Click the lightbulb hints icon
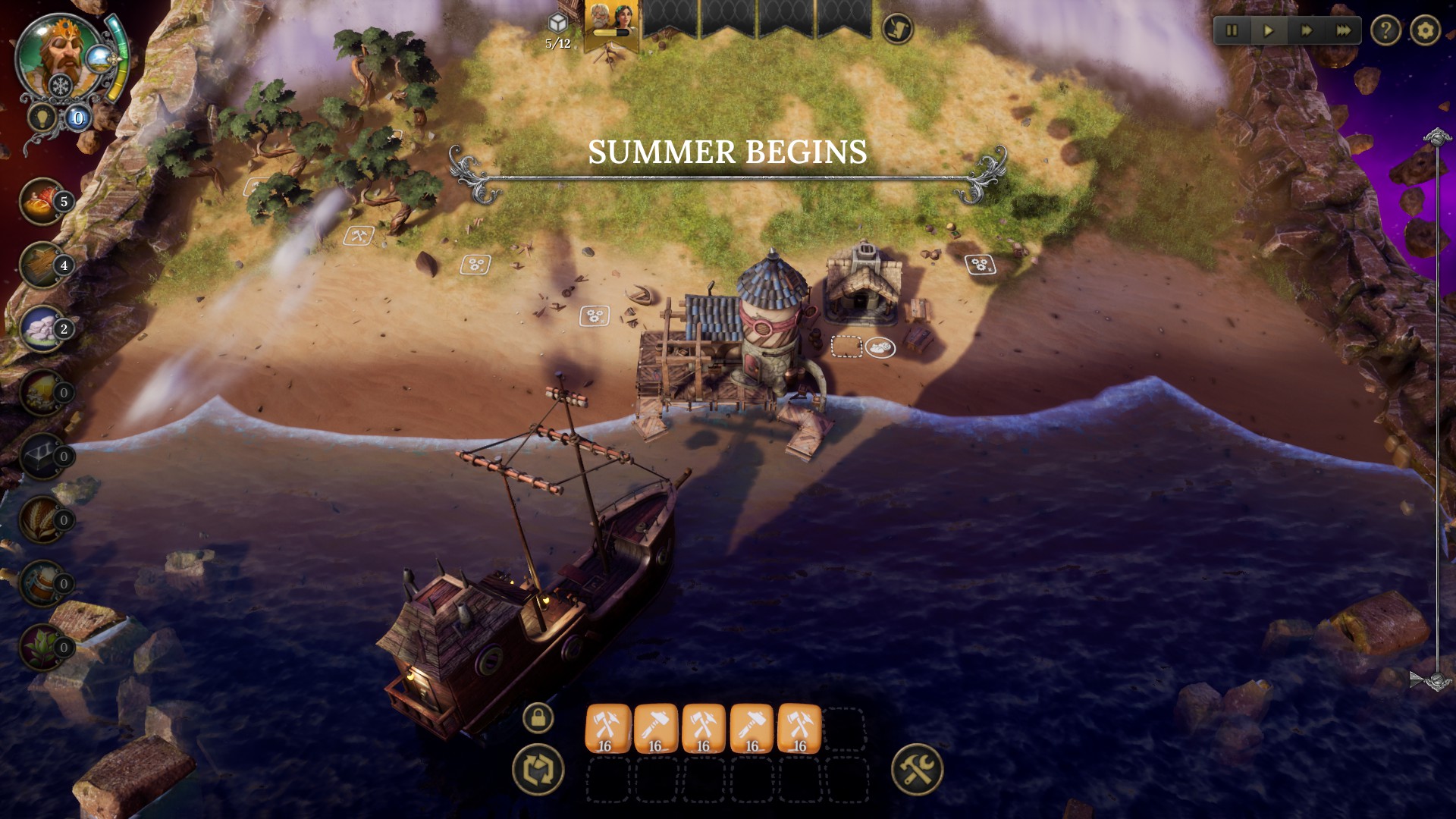1456x819 pixels. 40,118
